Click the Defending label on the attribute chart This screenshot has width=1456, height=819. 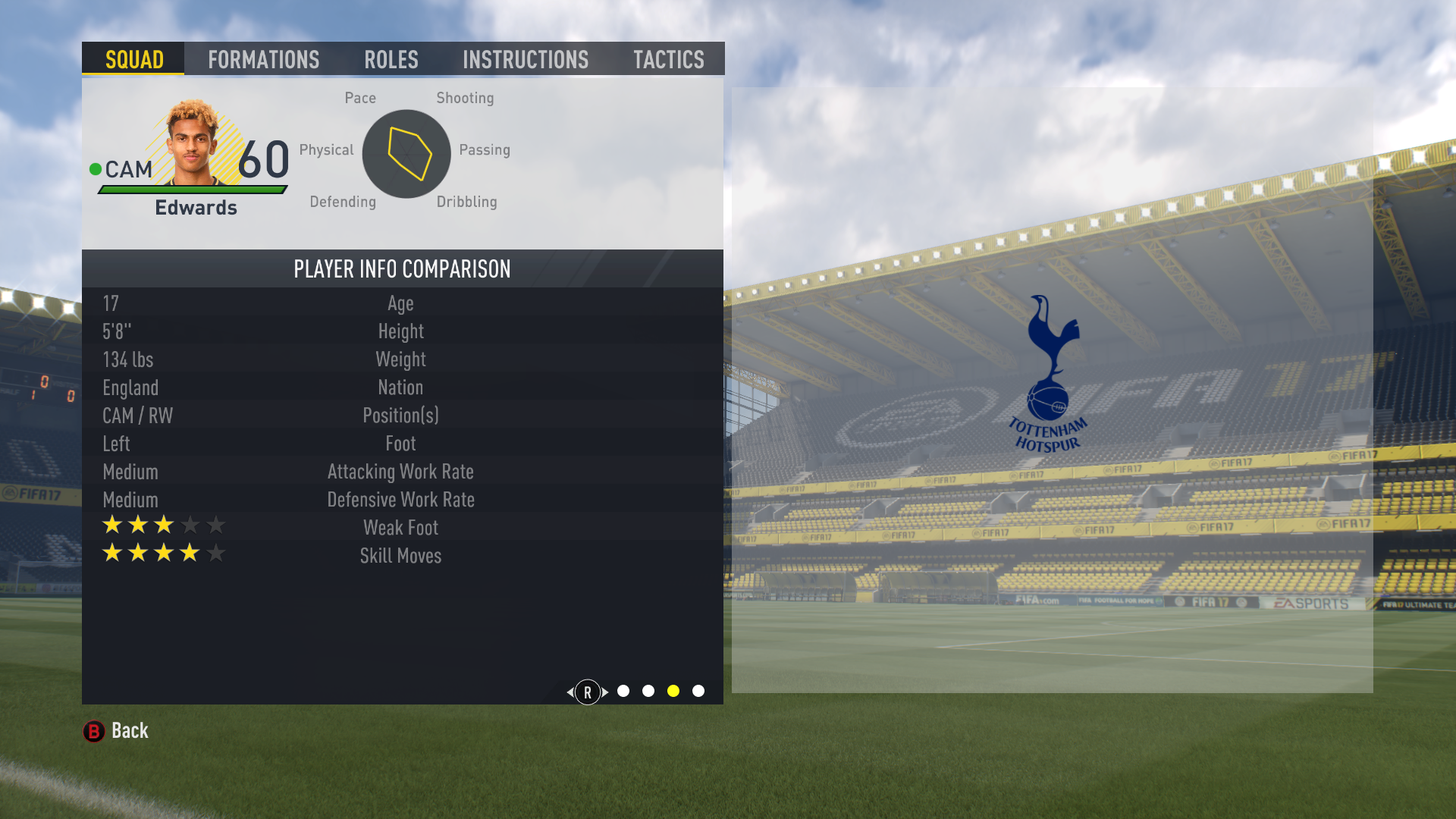343,202
